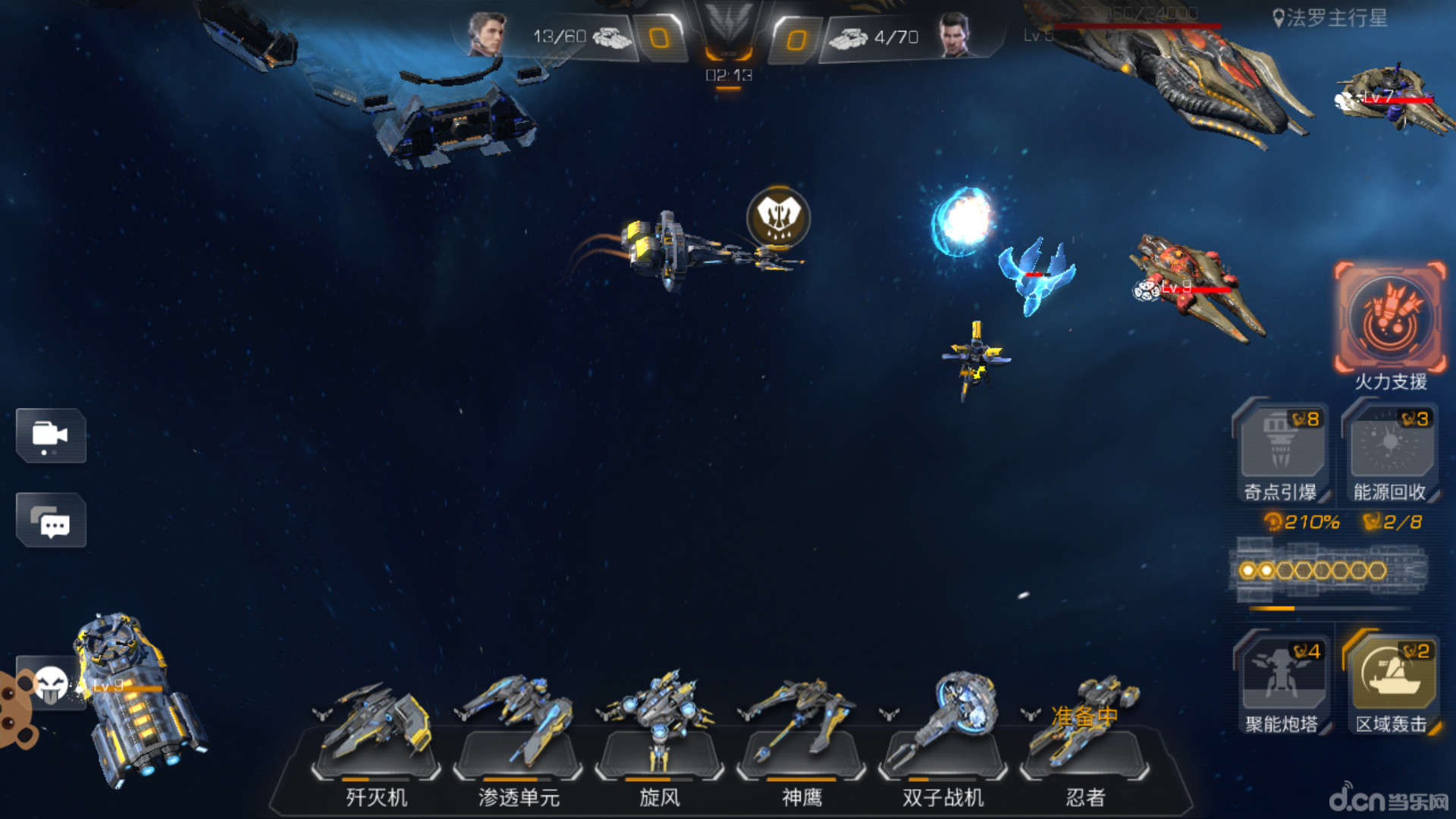The width and height of the screenshot is (1456, 819).
Task: Deploy the 双子战机 unit
Action: (943, 739)
